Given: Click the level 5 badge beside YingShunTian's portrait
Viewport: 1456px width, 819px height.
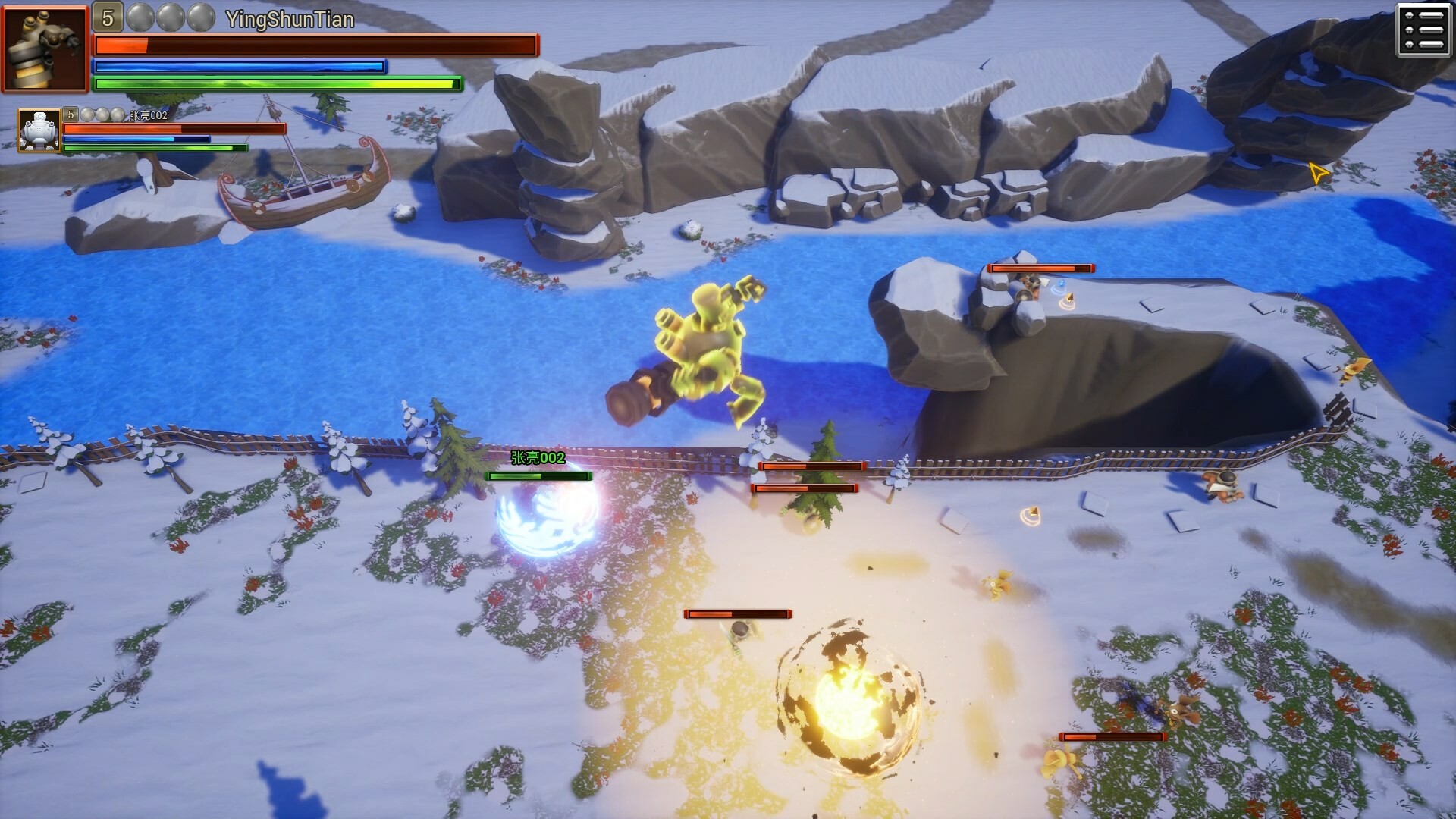Looking at the screenshot, I should (x=108, y=17).
